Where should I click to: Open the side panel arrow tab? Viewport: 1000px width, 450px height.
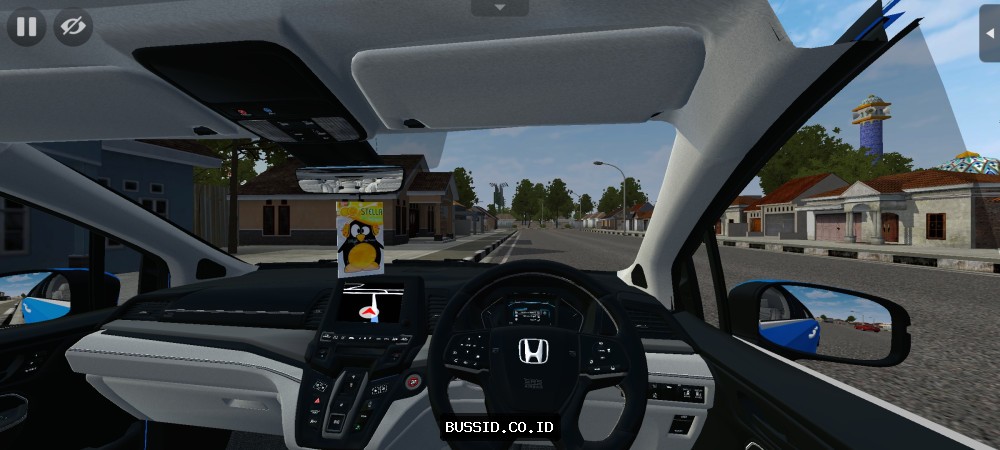point(989,33)
